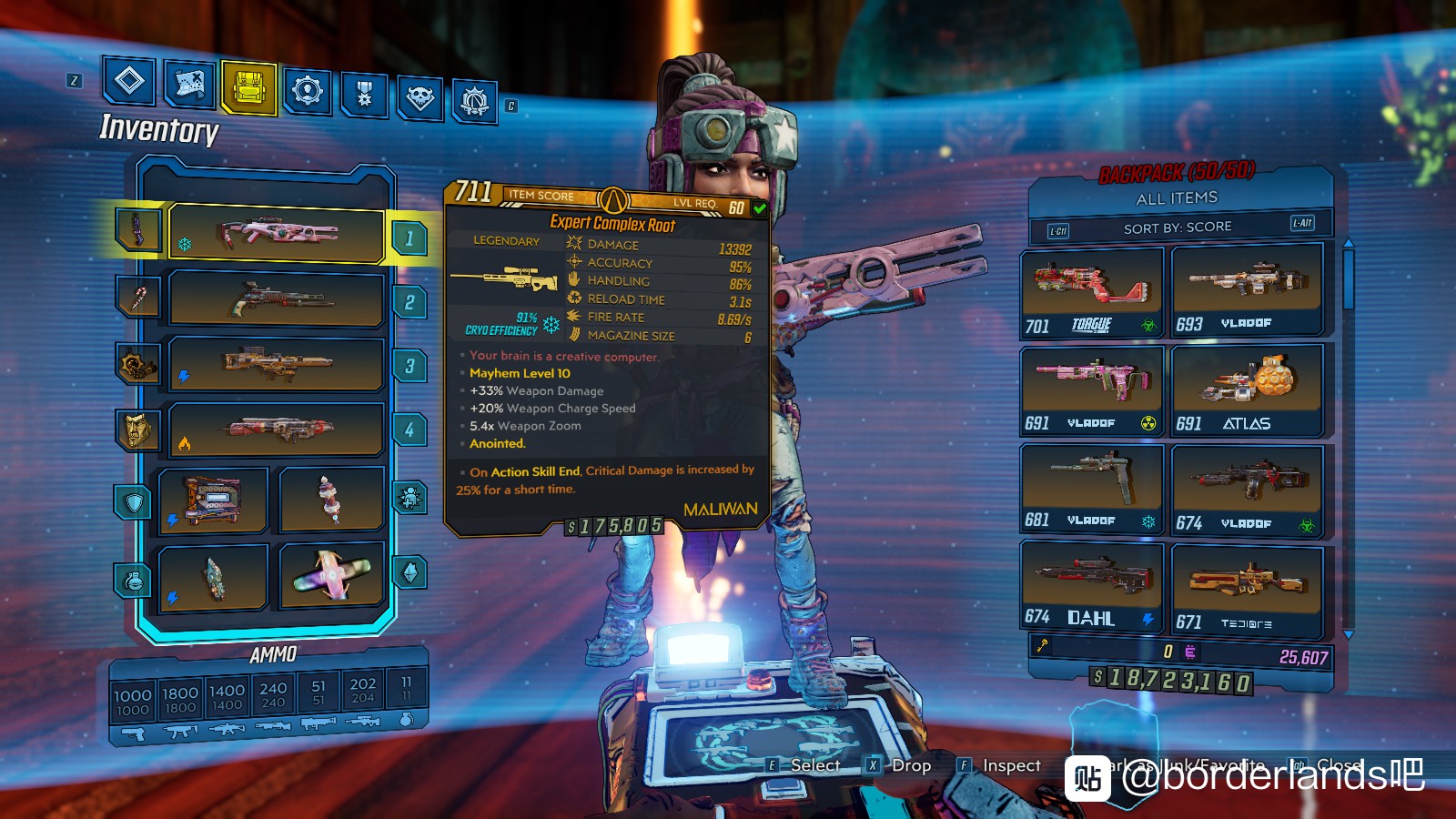
Task: Switch to the Map tab
Action: tap(189, 86)
